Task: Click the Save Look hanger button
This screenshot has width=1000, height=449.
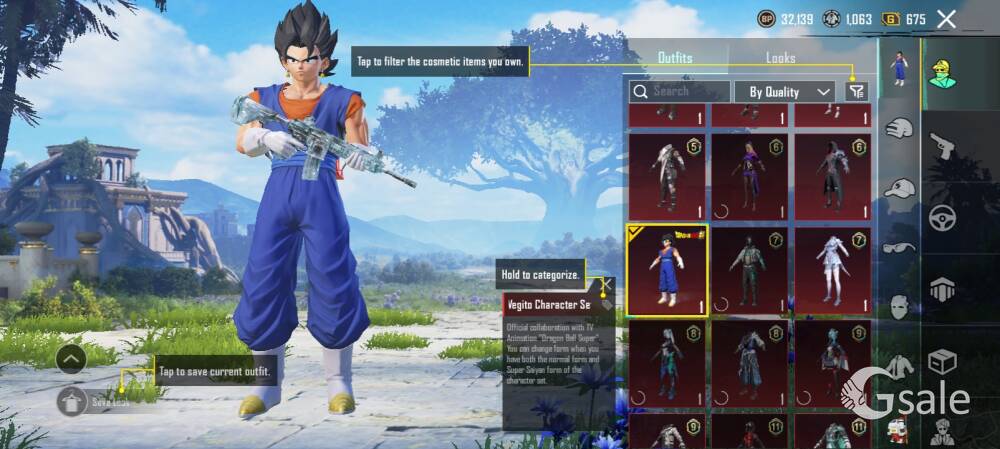Action: pos(71,402)
